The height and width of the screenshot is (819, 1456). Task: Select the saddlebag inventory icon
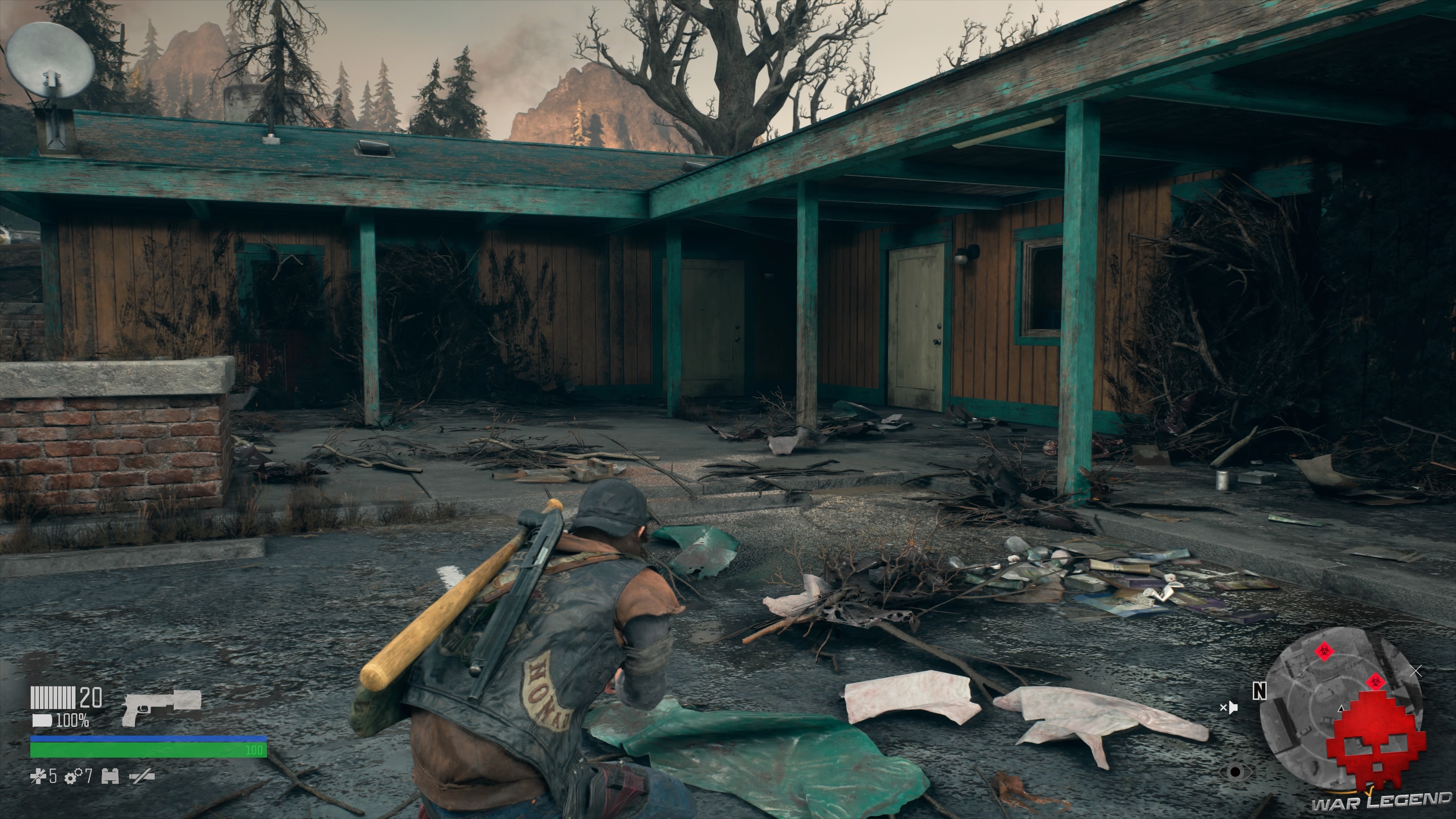110,777
